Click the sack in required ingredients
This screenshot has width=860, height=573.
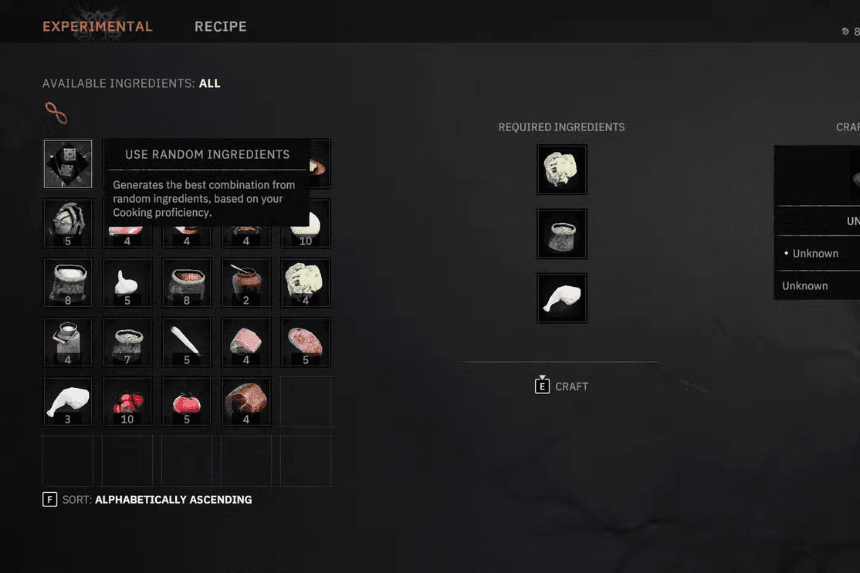pos(562,234)
